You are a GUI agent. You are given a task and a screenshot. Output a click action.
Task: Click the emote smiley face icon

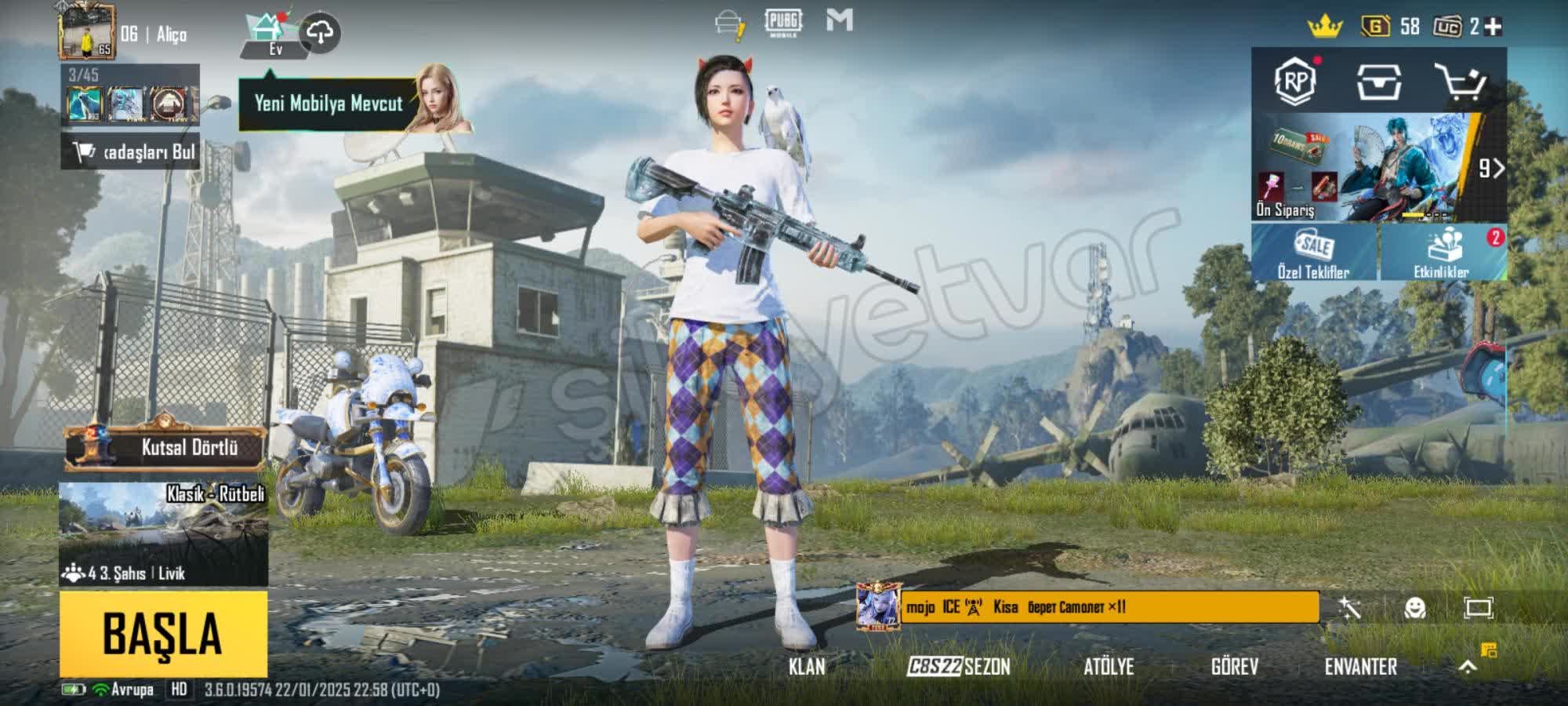click(x=1415, y=608)
